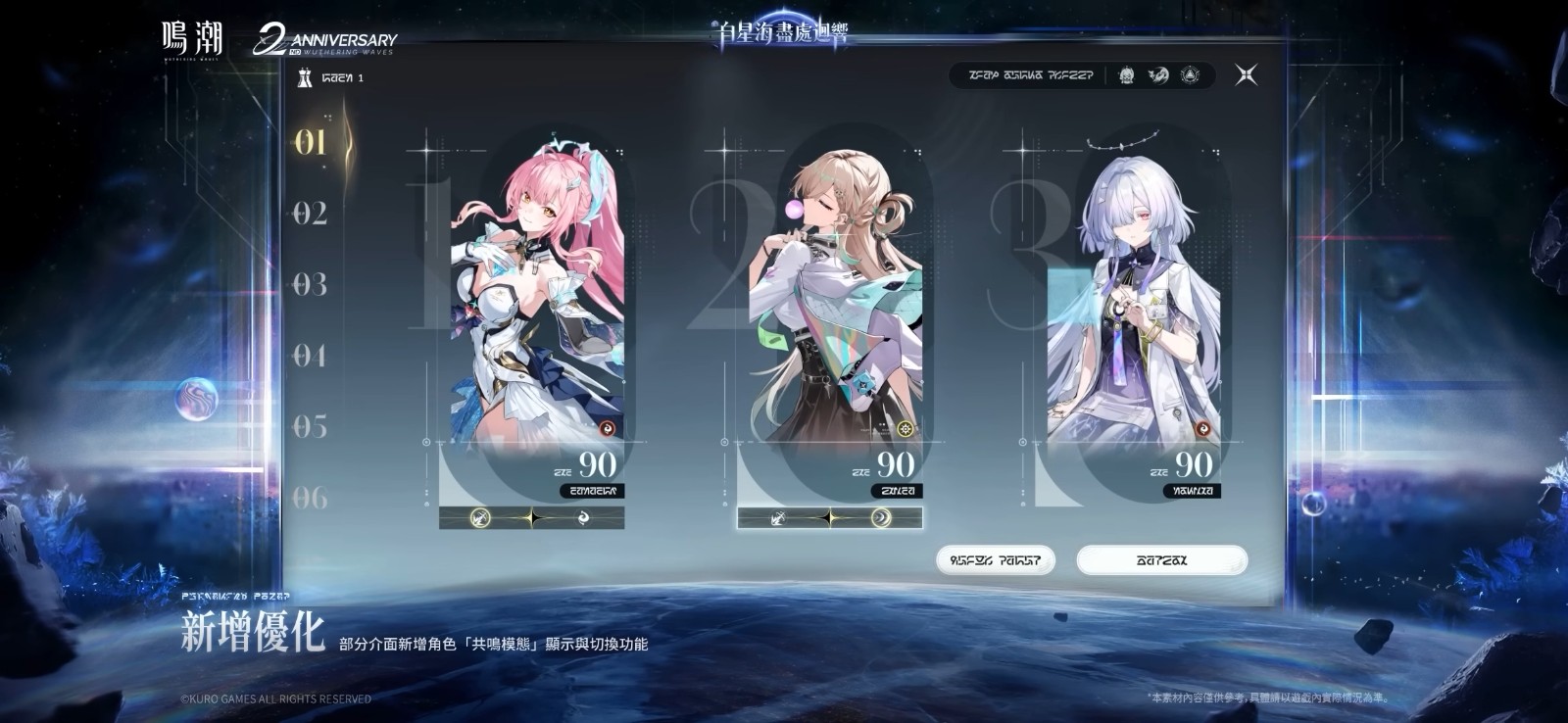
Task: Switch to team preset 01
Action: point(311,142)
